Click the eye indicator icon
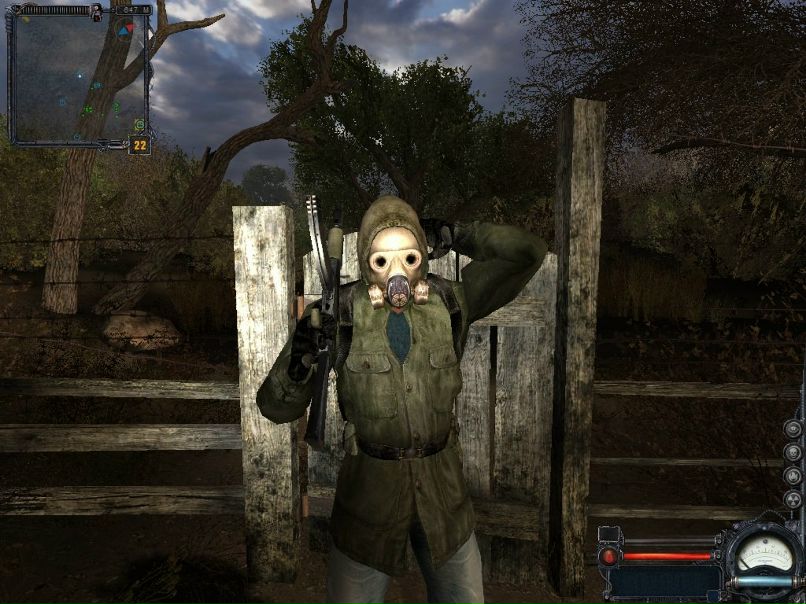 coord(793,428)
